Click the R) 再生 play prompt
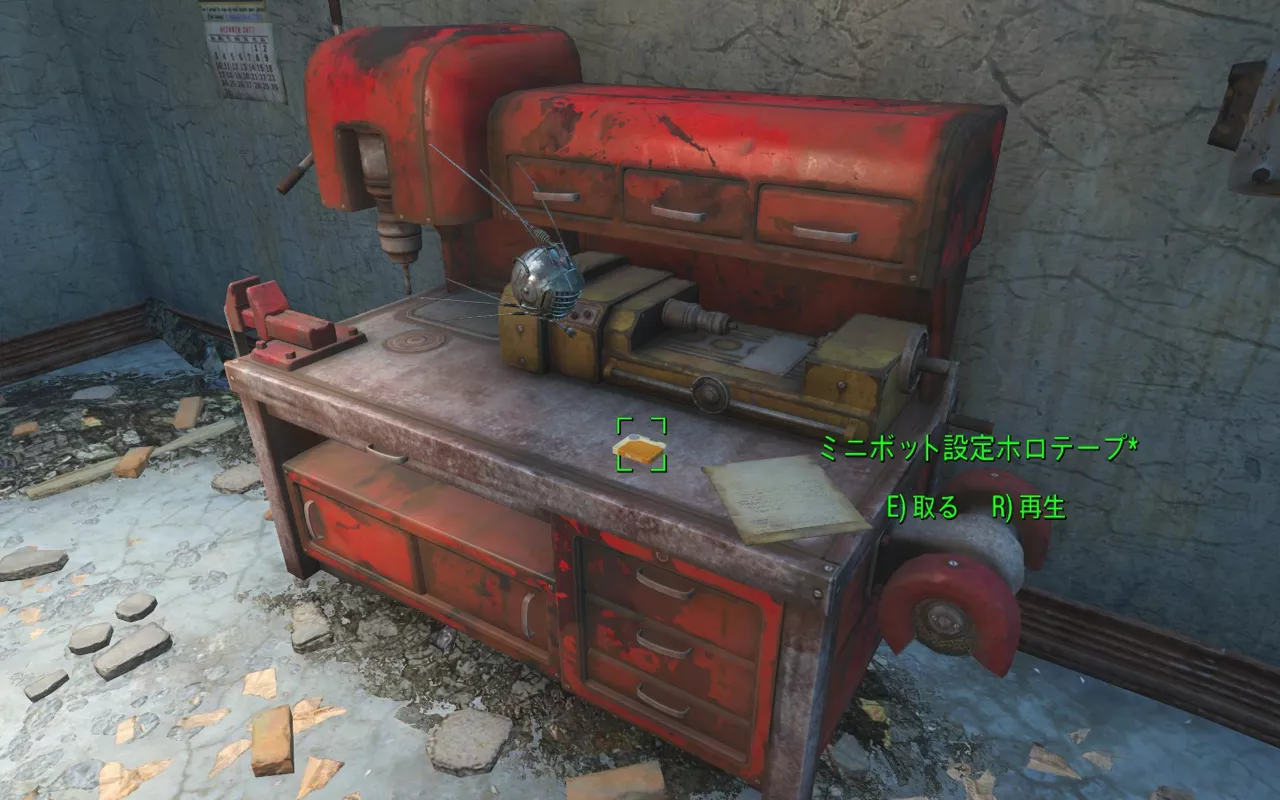1280x800 pixels. [1030, 508]
